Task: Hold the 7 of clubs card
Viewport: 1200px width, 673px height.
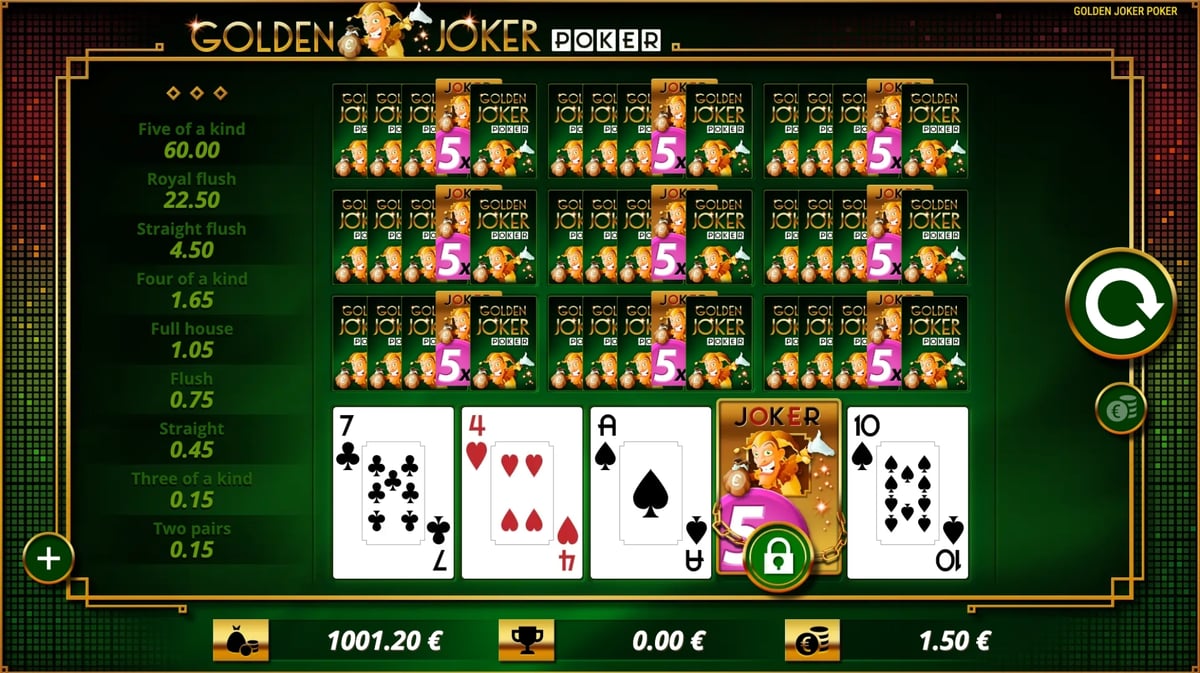Action: (x=393, y=492)
